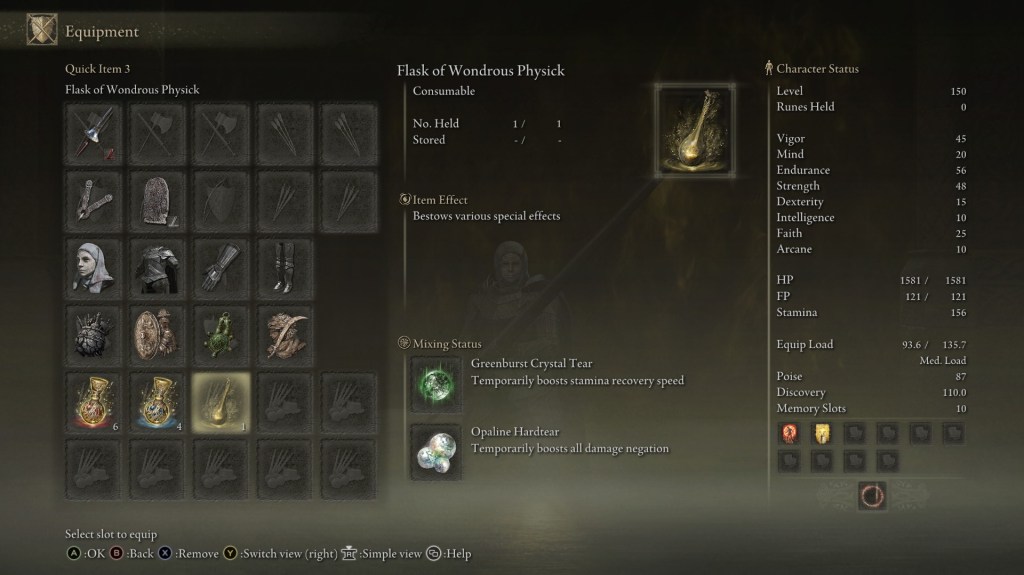
Task: Select the Flask of Crimson Tears slot
Action: pos(95,401)
